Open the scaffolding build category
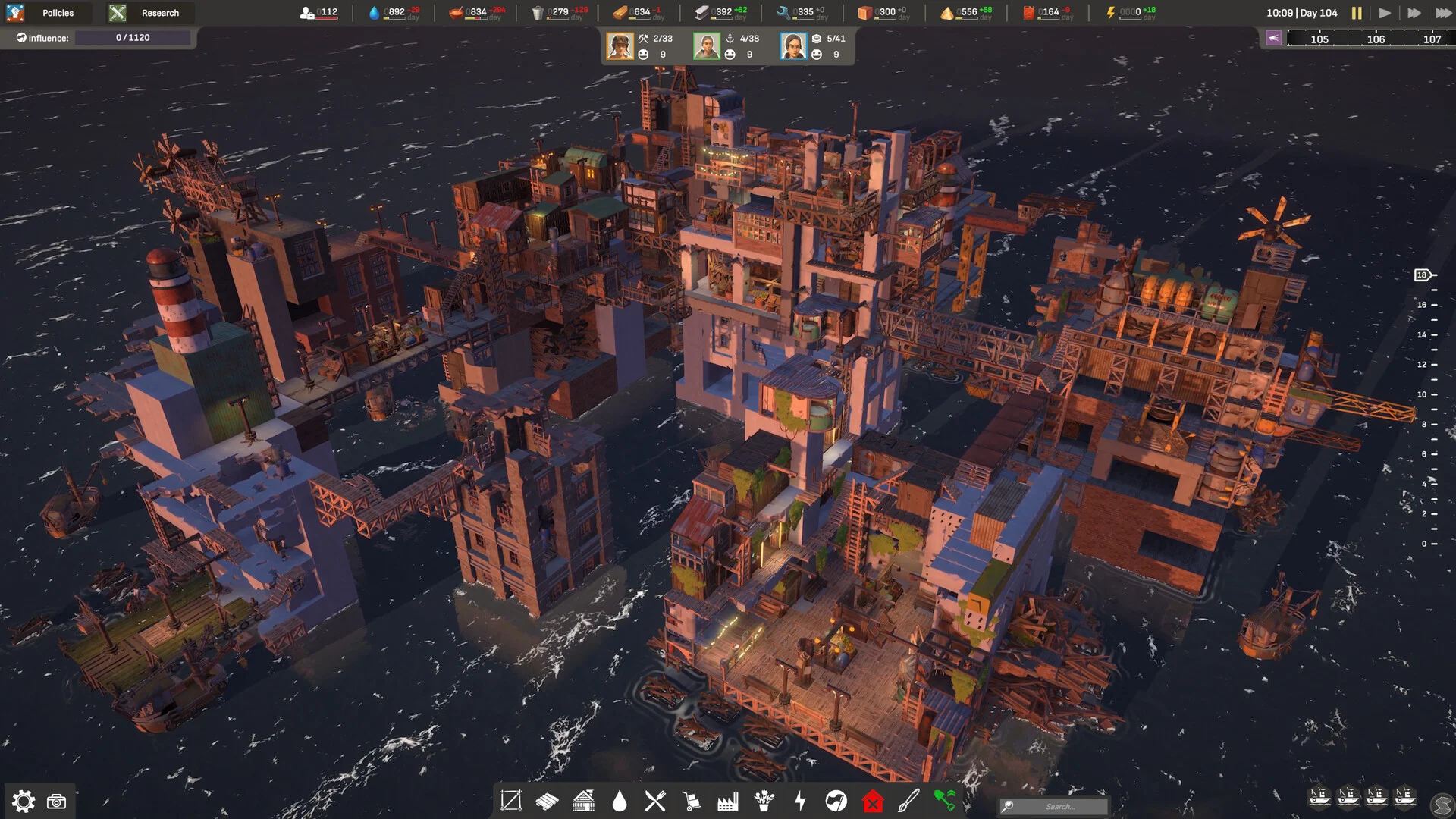Image resolution: width=1456 pixels, height=819 pixels. (x=511, y=801)
